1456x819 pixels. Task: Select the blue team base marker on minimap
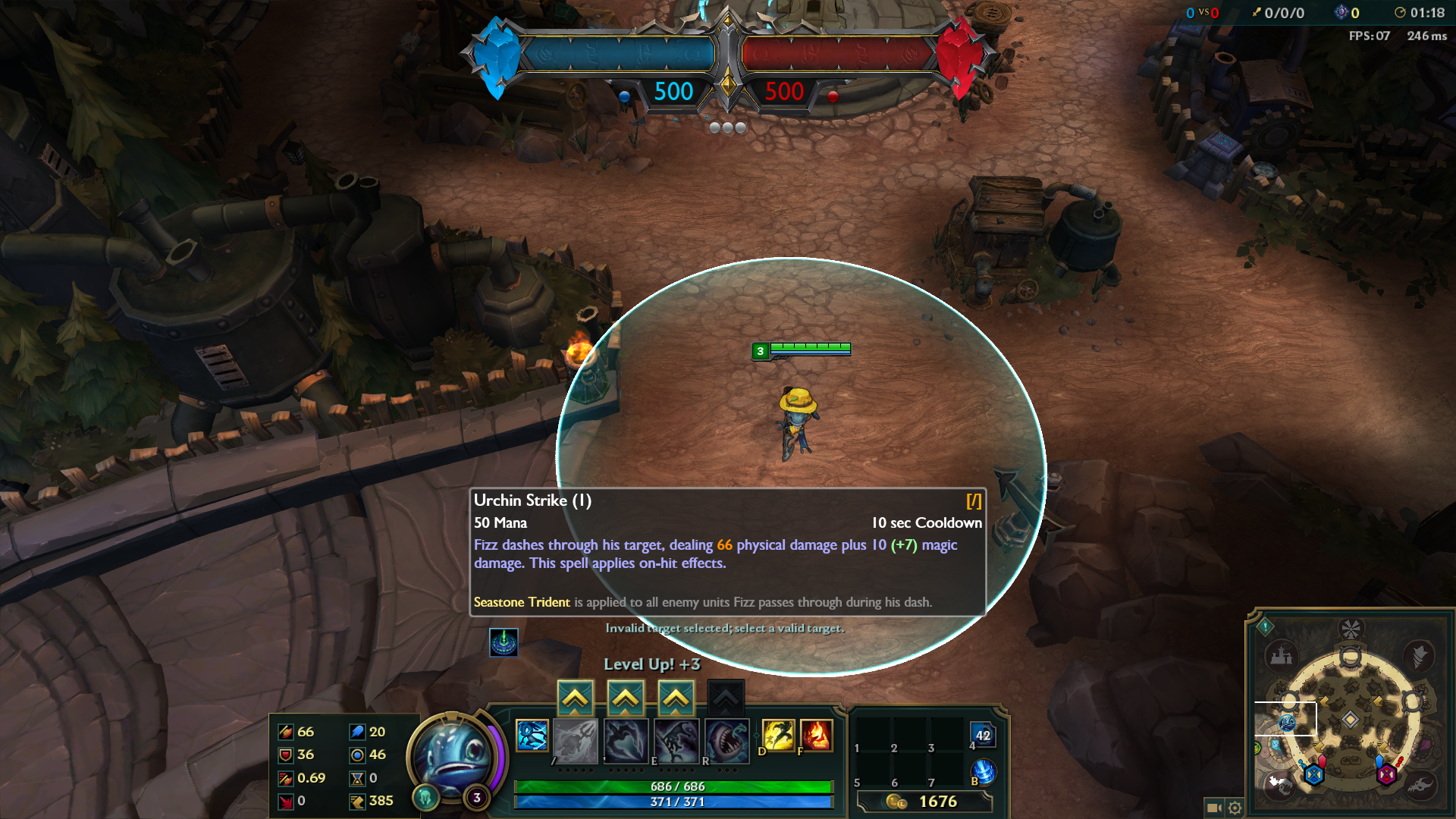click(1313, 774)
